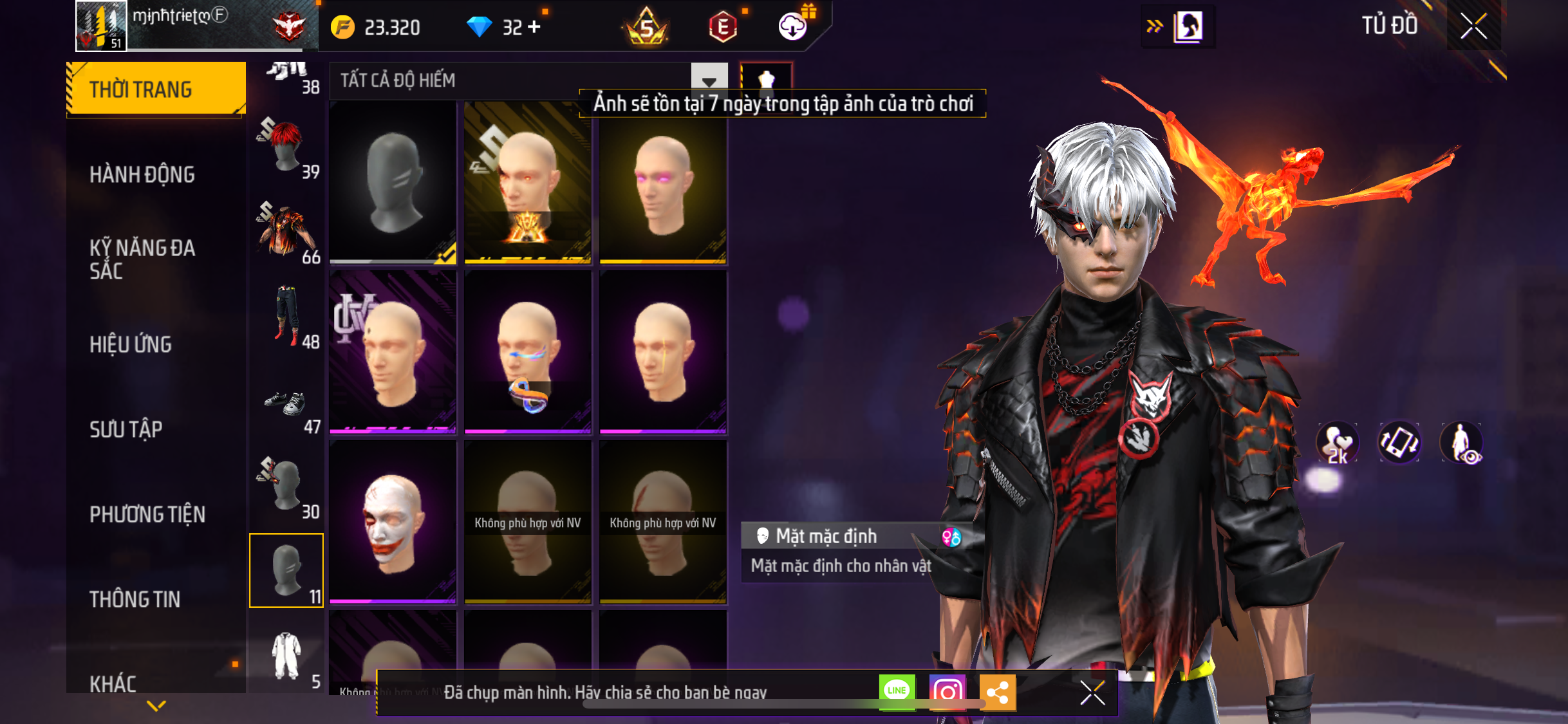This screenshot has width=1568, height=724.
Task: Share the screenshot to Instagram
Action: [x=947, y=692]
